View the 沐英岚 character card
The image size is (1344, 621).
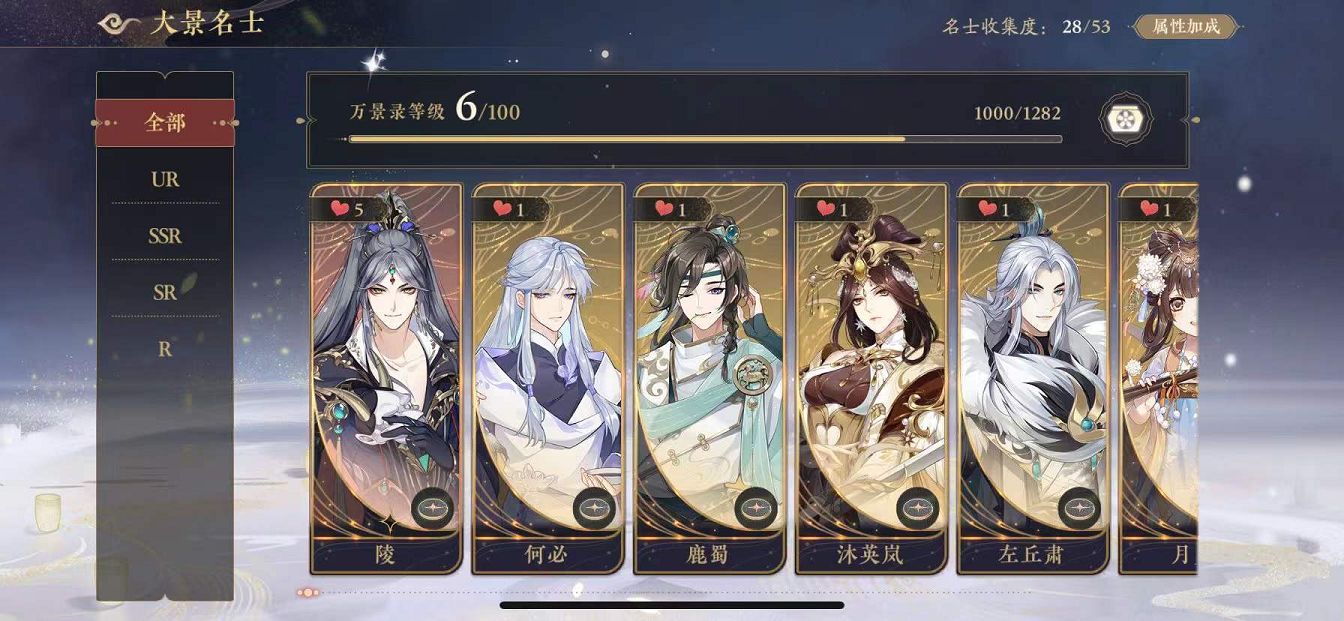pyautogui.click(x=870, y=378)
